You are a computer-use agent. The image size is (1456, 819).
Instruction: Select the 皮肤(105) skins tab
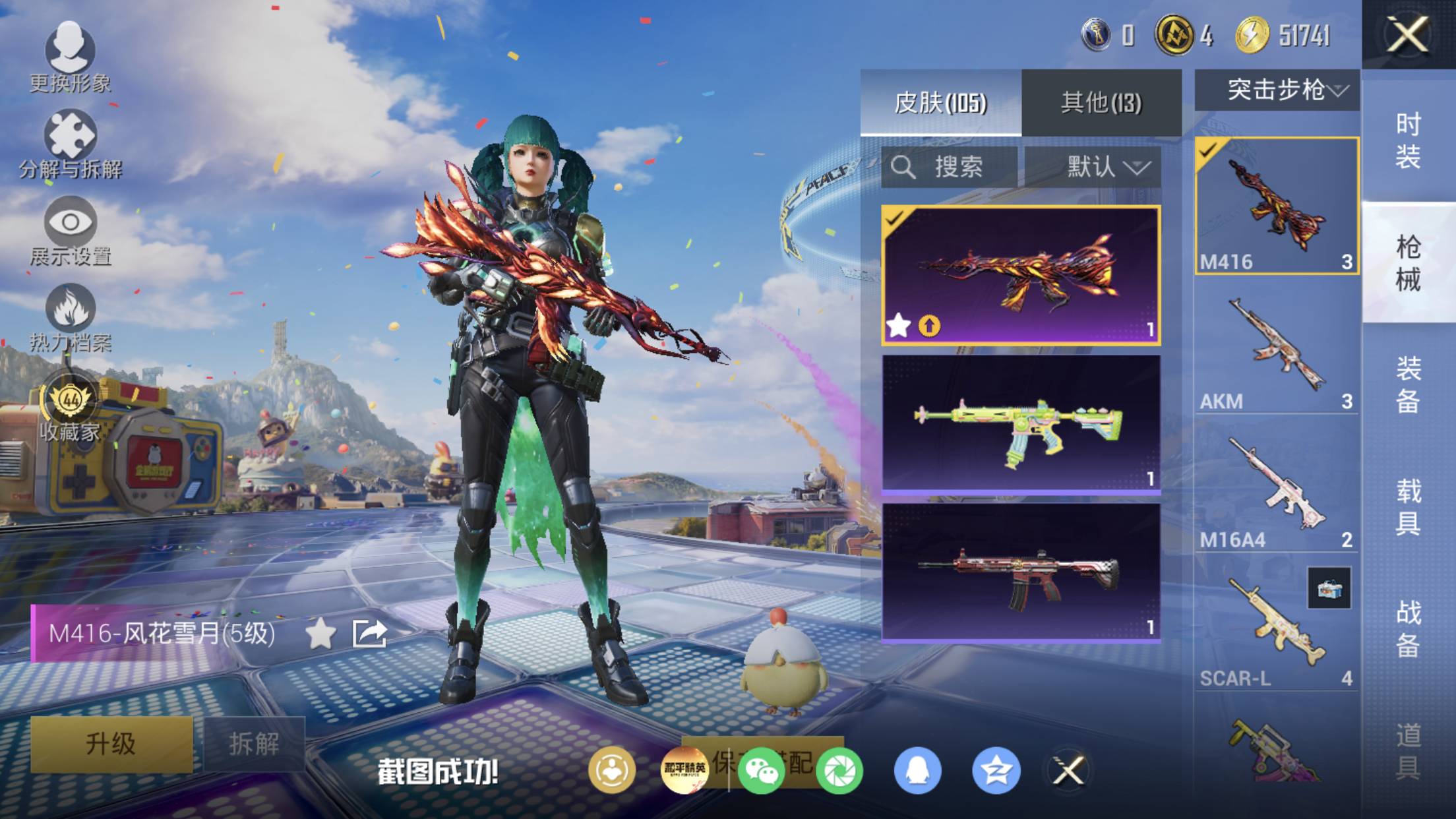[940, 103]
